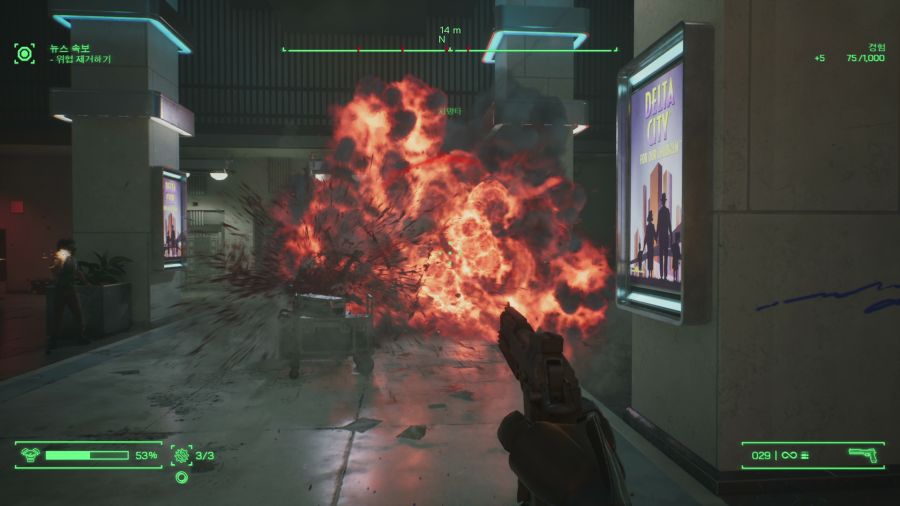Select the pistol weapon icon
This screenshot has width=900, height=506.
click(x=863, y=455)
